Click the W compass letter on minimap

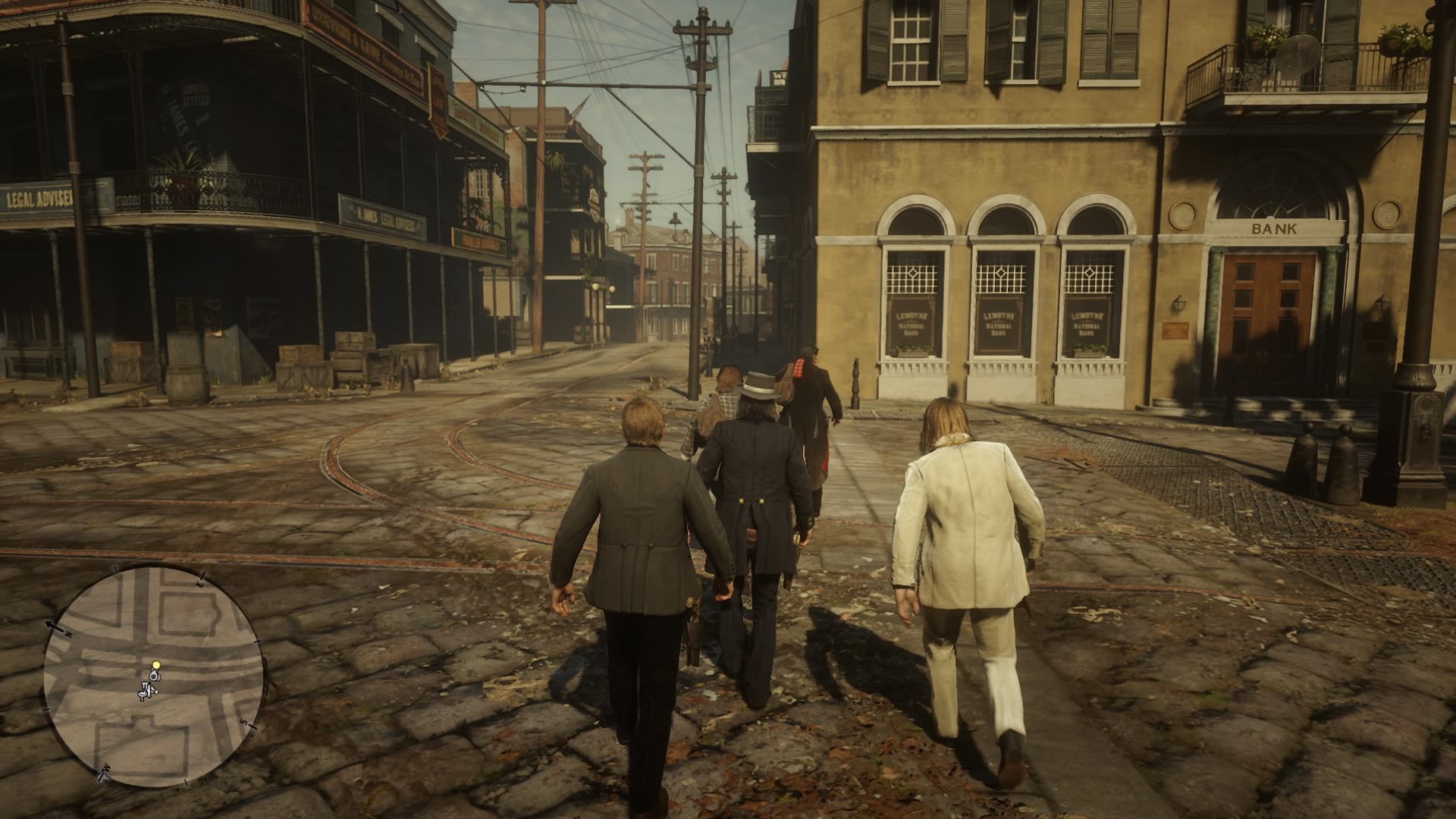(x=105, y=768)
